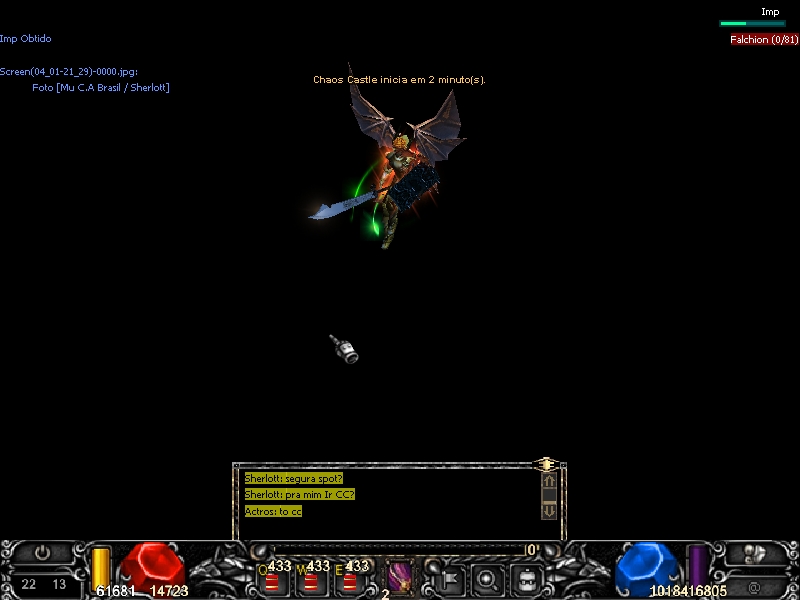Screen dimensions: 800x600
Task: Click the @ button on the HUD
Action: click(753, 584)
